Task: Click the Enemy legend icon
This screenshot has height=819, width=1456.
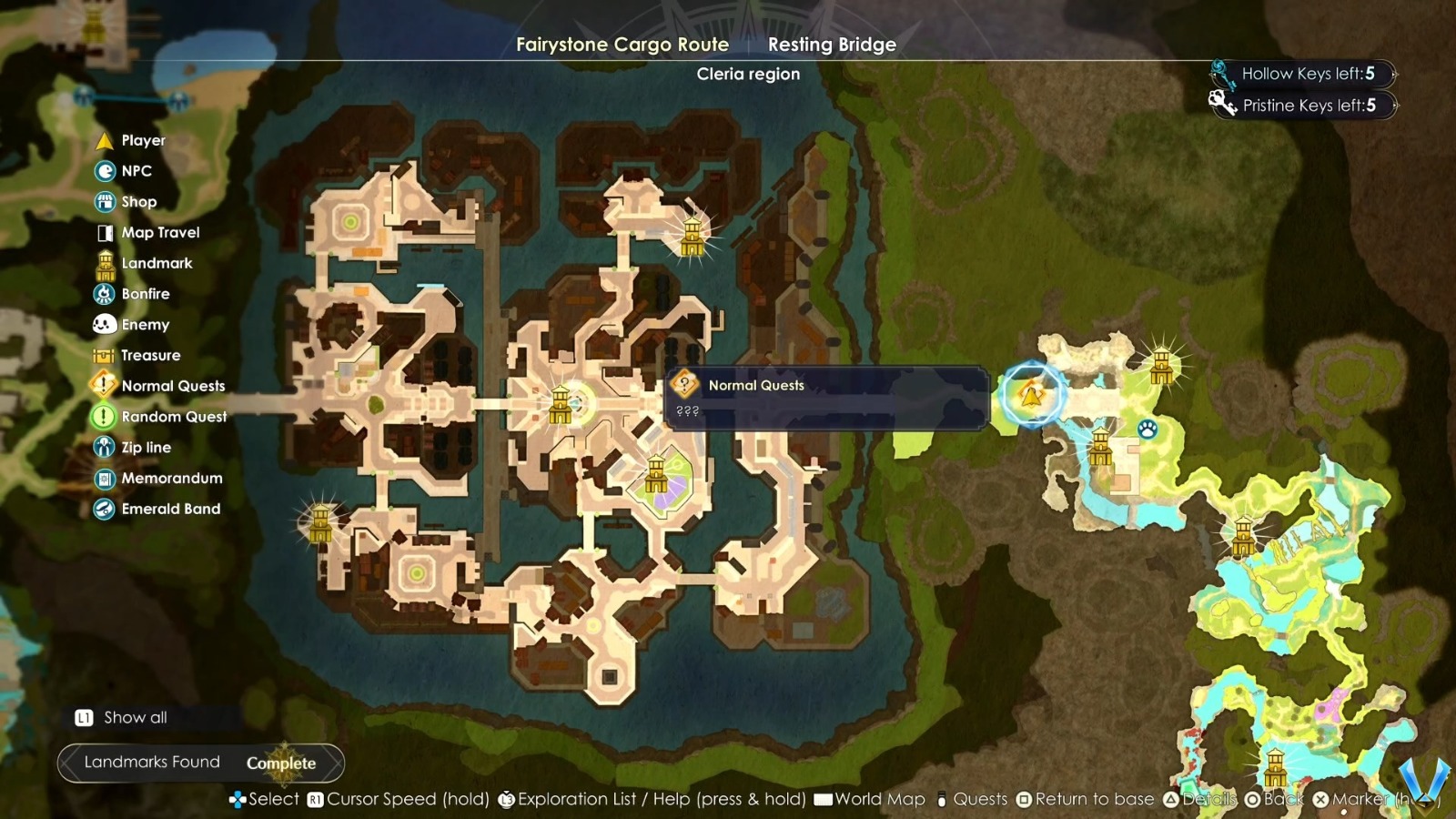Action: 104,324
